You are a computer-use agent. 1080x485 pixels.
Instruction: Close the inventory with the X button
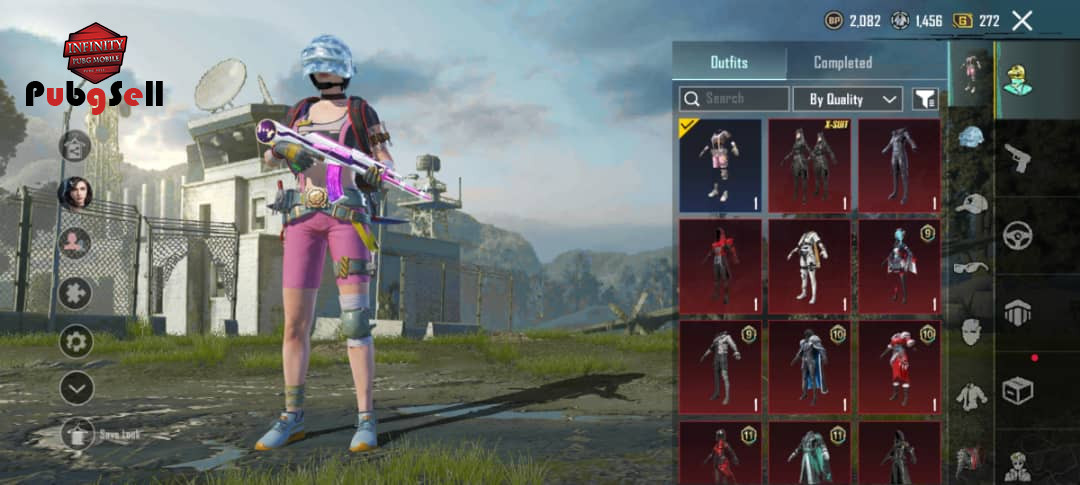[x=1022, y=20]
